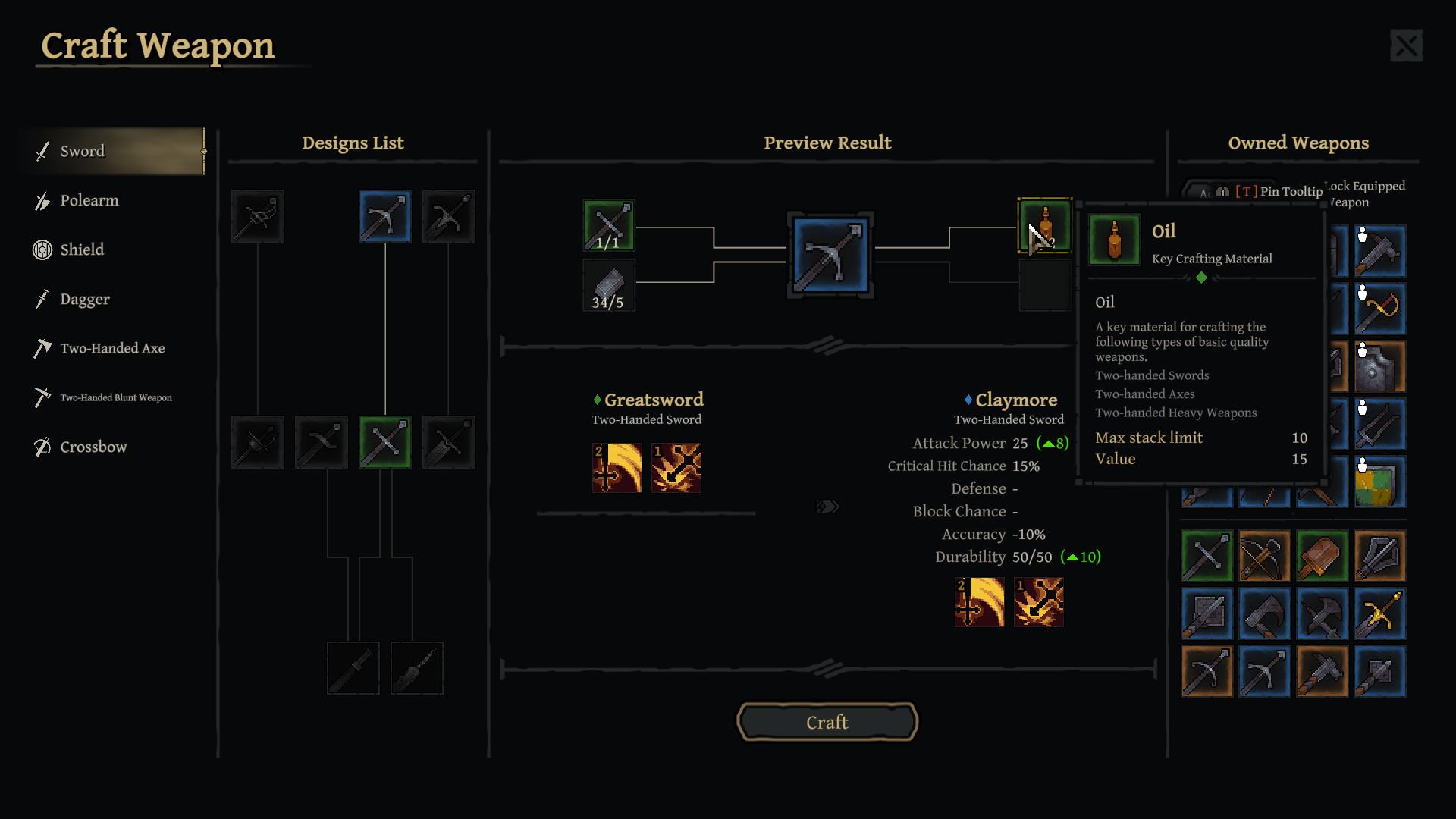1456x819 pixels.
Task: Click the Greatsword 1/1 ingredient slot
Action: pyautogui.click(x=608, y=226)
